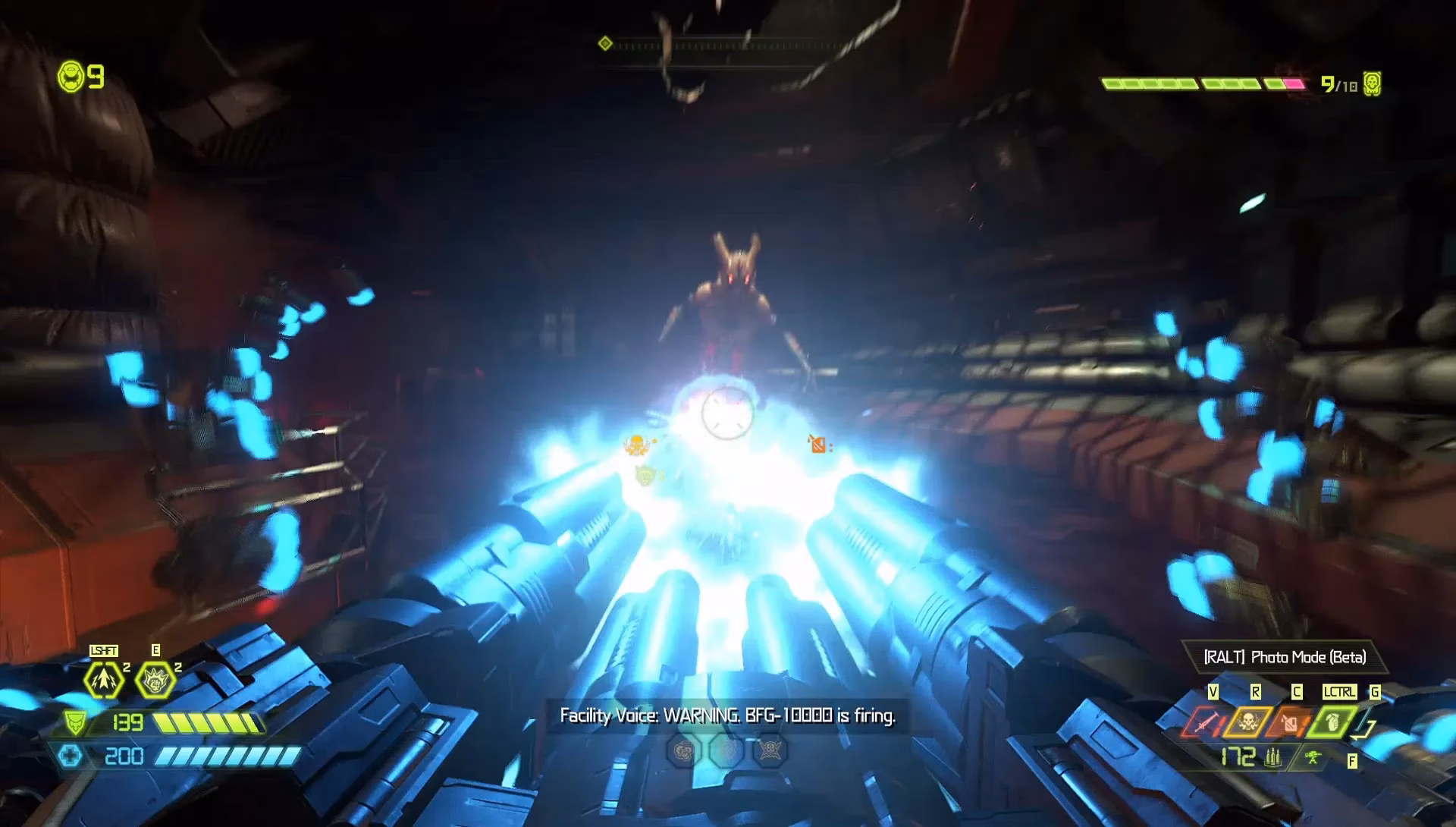The width and height of the screenshot is (1456, 827).
Task: Select the extra lives helmet icon
Action: pos(71,75)
